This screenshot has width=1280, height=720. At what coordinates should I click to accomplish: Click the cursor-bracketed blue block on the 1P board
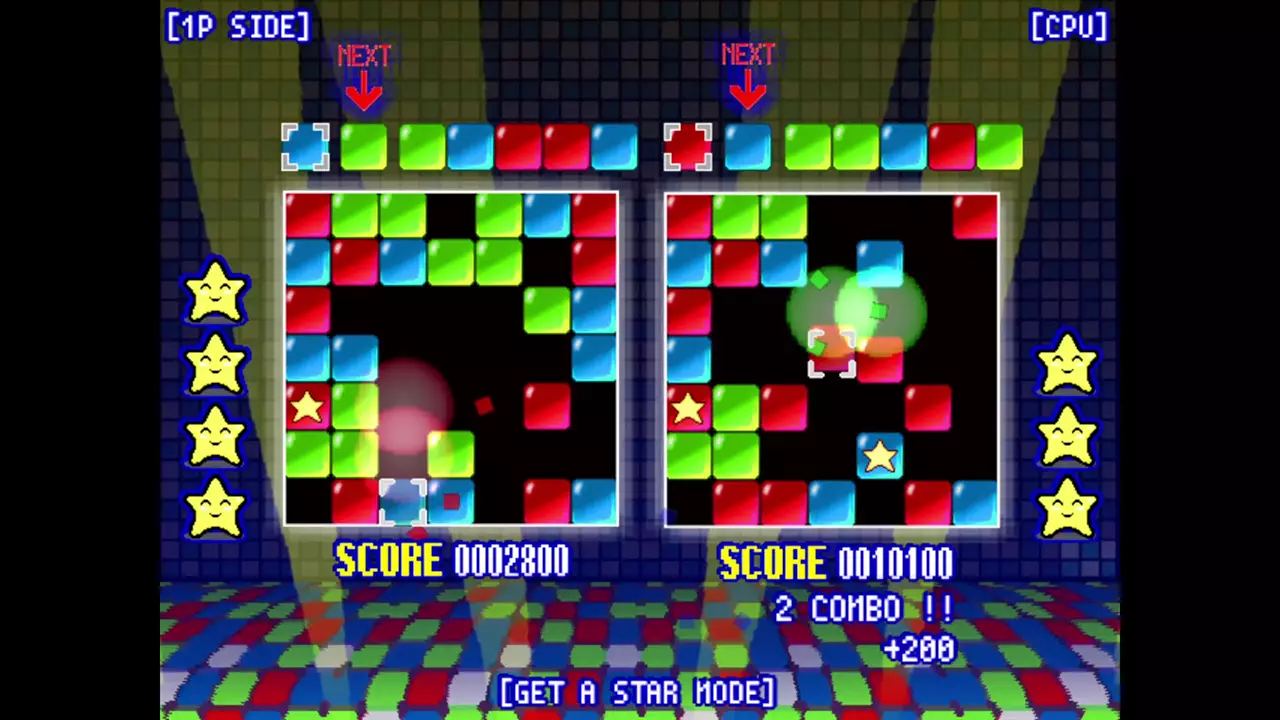(403, 502)
